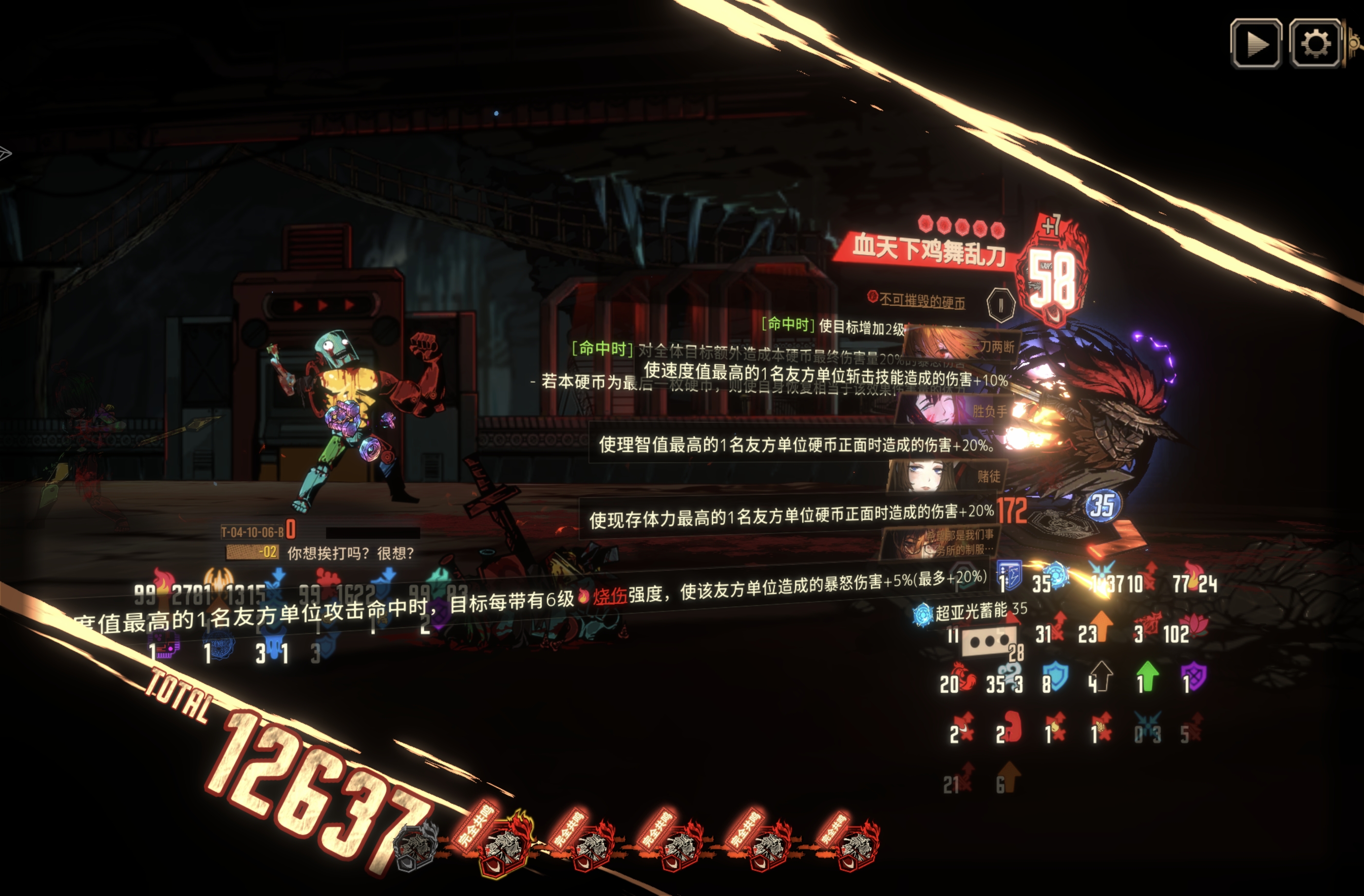Click the red underlined 烧伤 keyword
1364x896 pixels.
610,597
